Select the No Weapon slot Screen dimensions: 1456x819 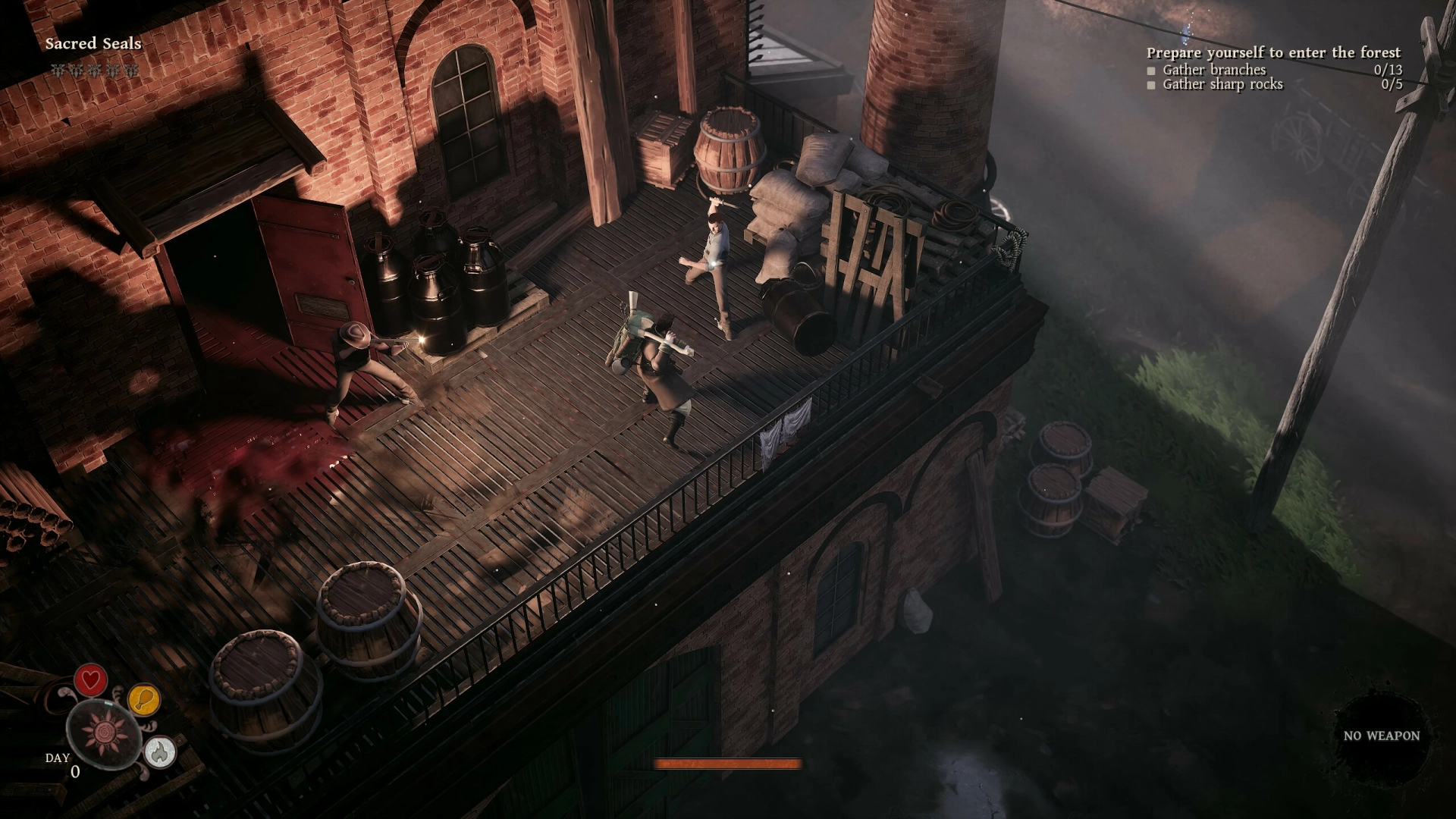point(1381,736)
